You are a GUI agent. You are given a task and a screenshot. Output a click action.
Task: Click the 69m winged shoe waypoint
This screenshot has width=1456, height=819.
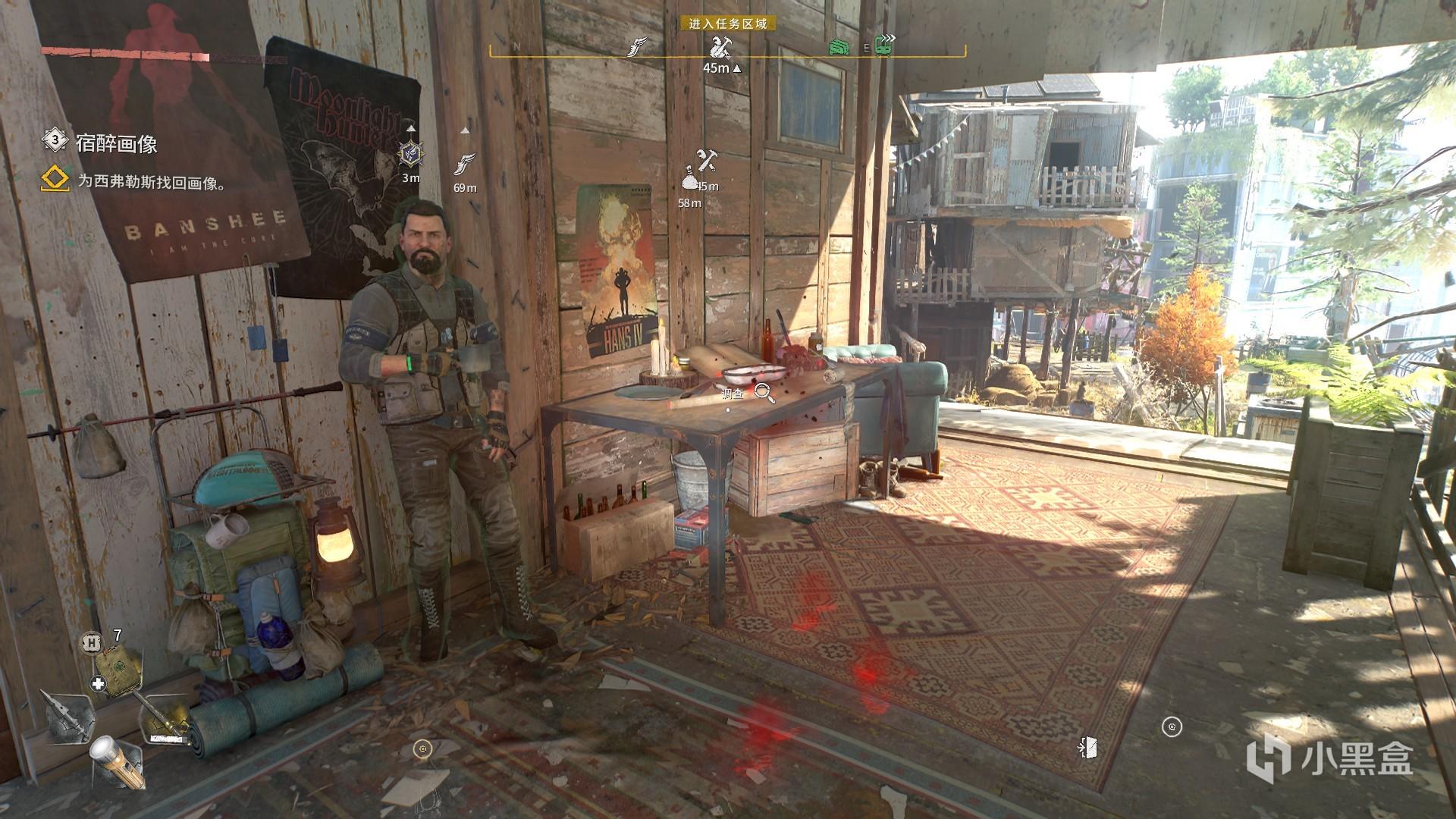pyautogui.click(x=465, y=163)
